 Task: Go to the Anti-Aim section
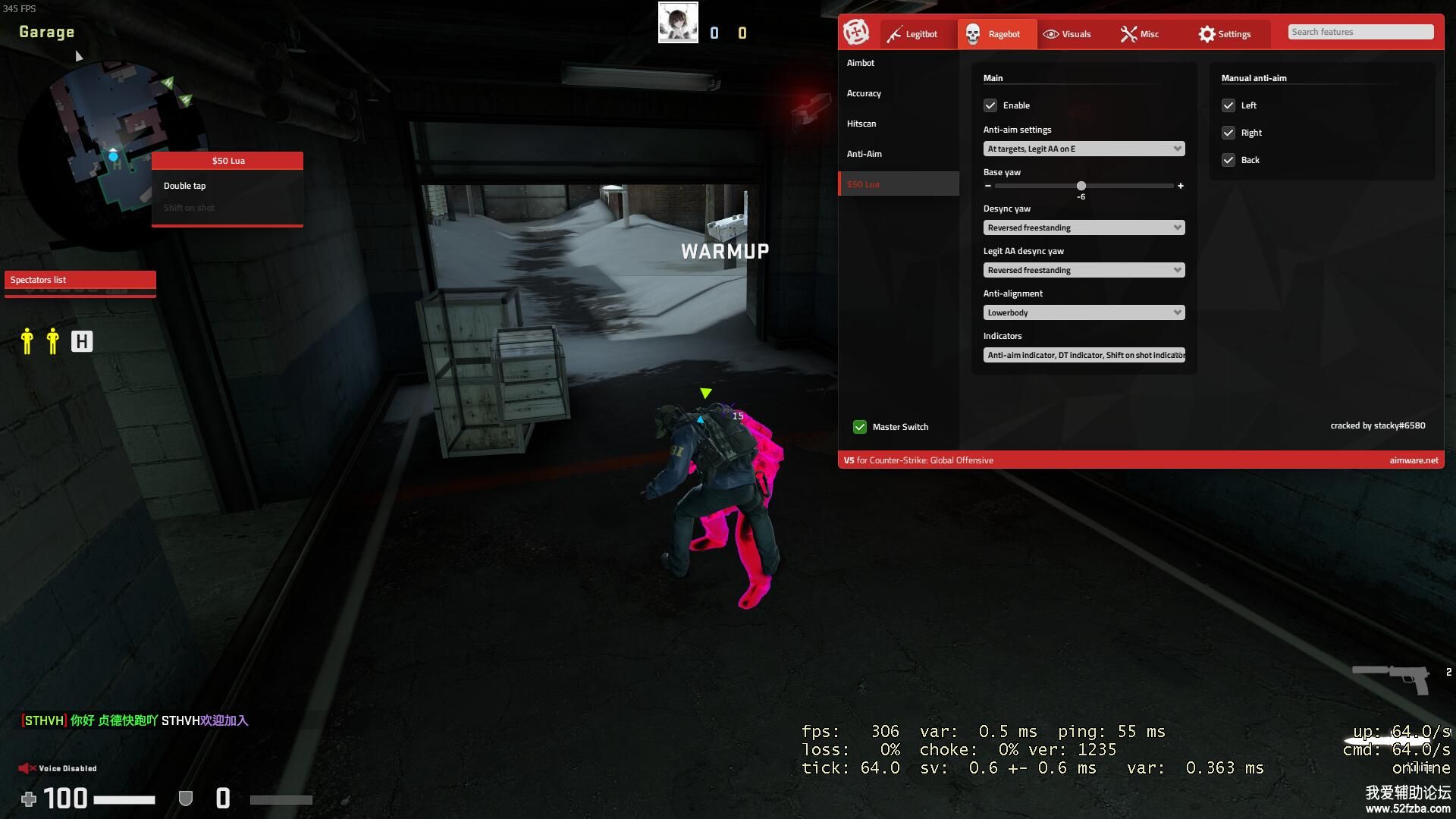[864, 154]
